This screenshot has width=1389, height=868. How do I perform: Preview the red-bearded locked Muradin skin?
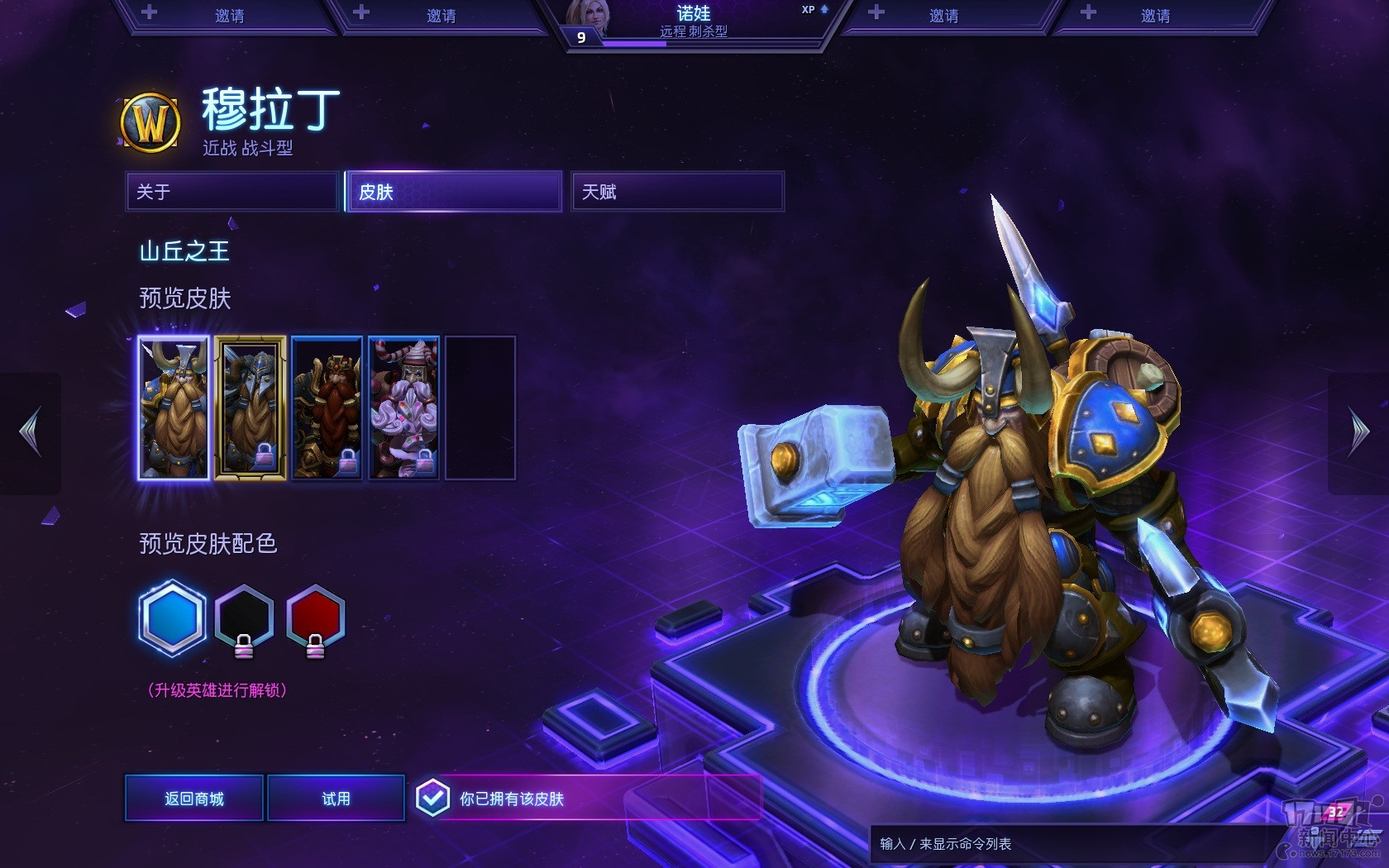coord(327,408)
